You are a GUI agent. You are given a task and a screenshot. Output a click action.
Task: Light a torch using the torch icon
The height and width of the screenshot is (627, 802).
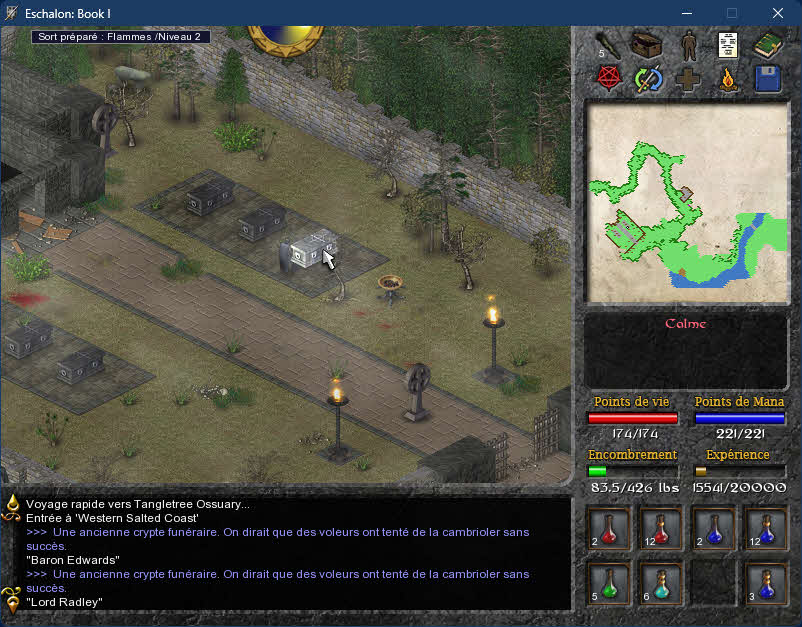pos(609,45)
